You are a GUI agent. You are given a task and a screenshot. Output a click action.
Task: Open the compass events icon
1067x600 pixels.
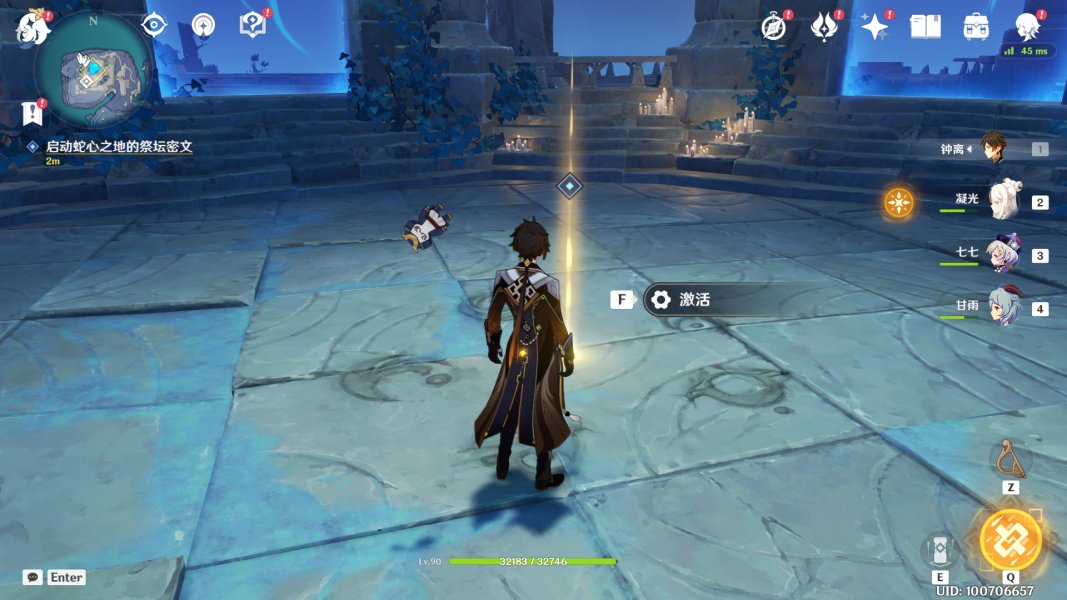773,27
